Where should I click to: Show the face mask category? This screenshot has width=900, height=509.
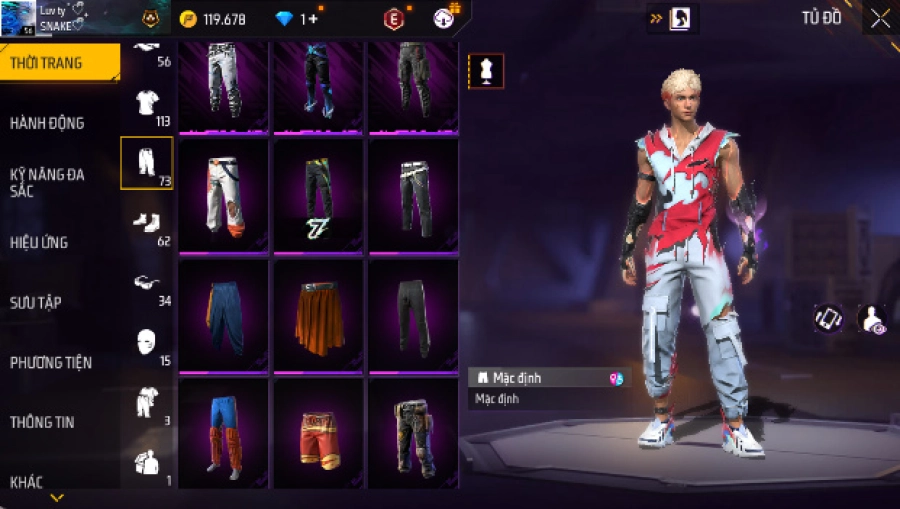[146, 342]
